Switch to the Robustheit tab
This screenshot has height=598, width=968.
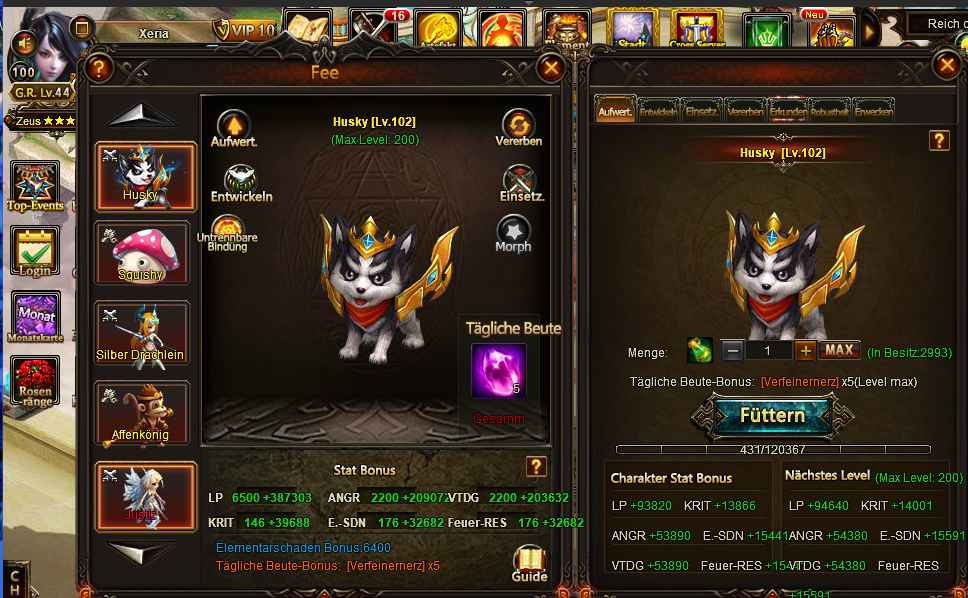(830, 111)
